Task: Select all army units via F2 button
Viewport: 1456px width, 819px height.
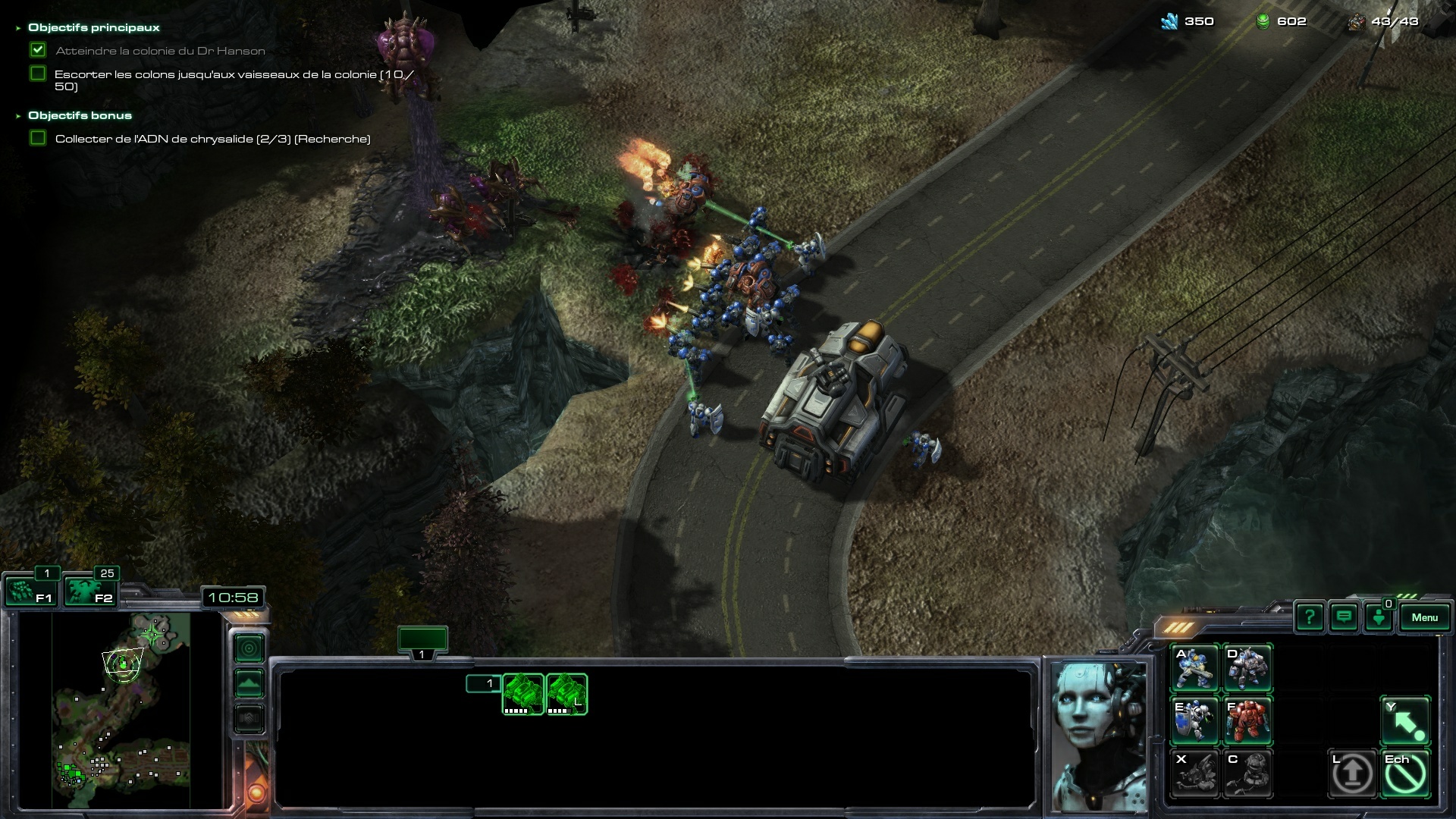Action: pyautogui.click(x=89, y=591)
